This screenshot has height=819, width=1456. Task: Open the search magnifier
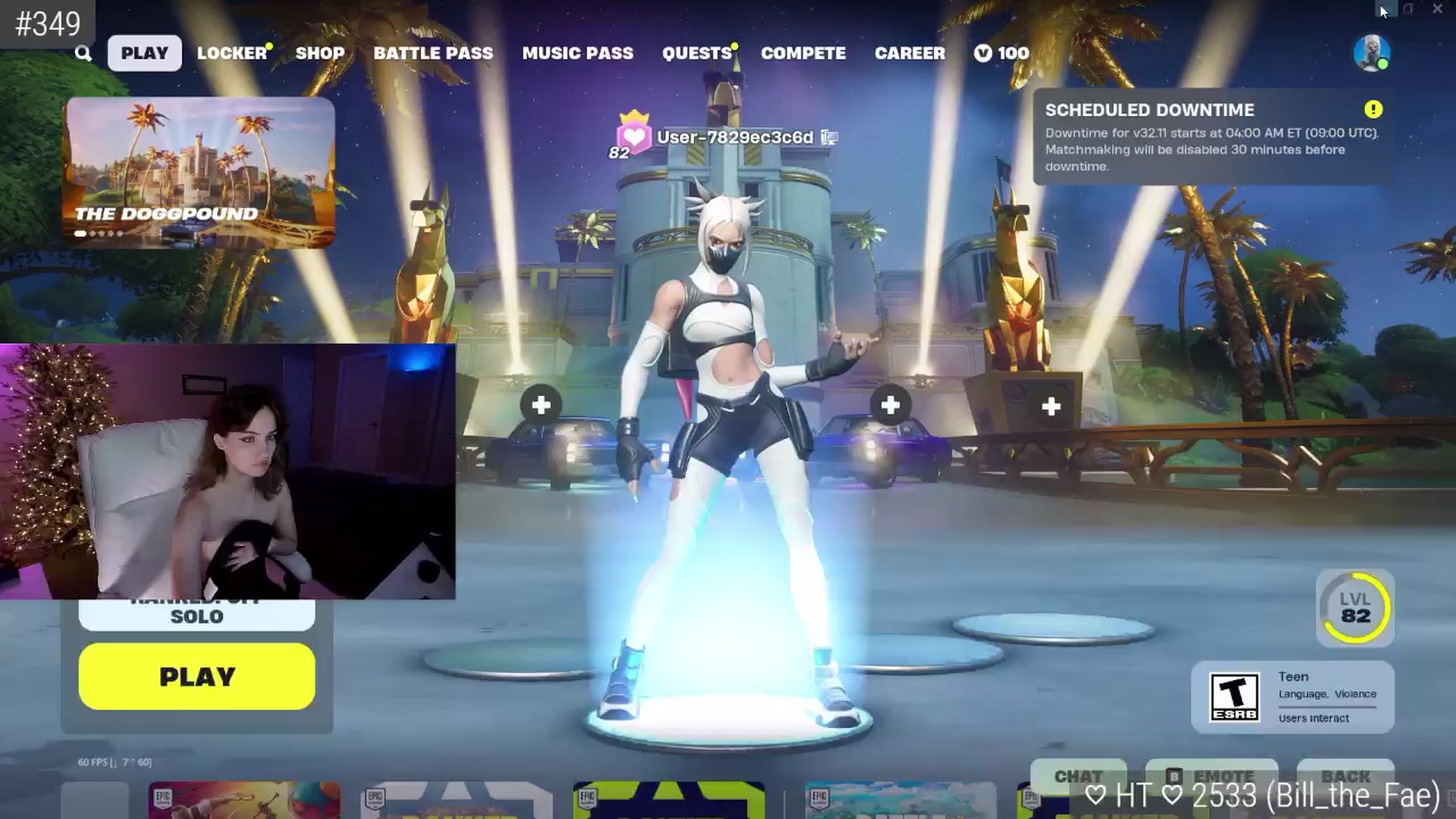pyautogui.click(x=83, y=53)
